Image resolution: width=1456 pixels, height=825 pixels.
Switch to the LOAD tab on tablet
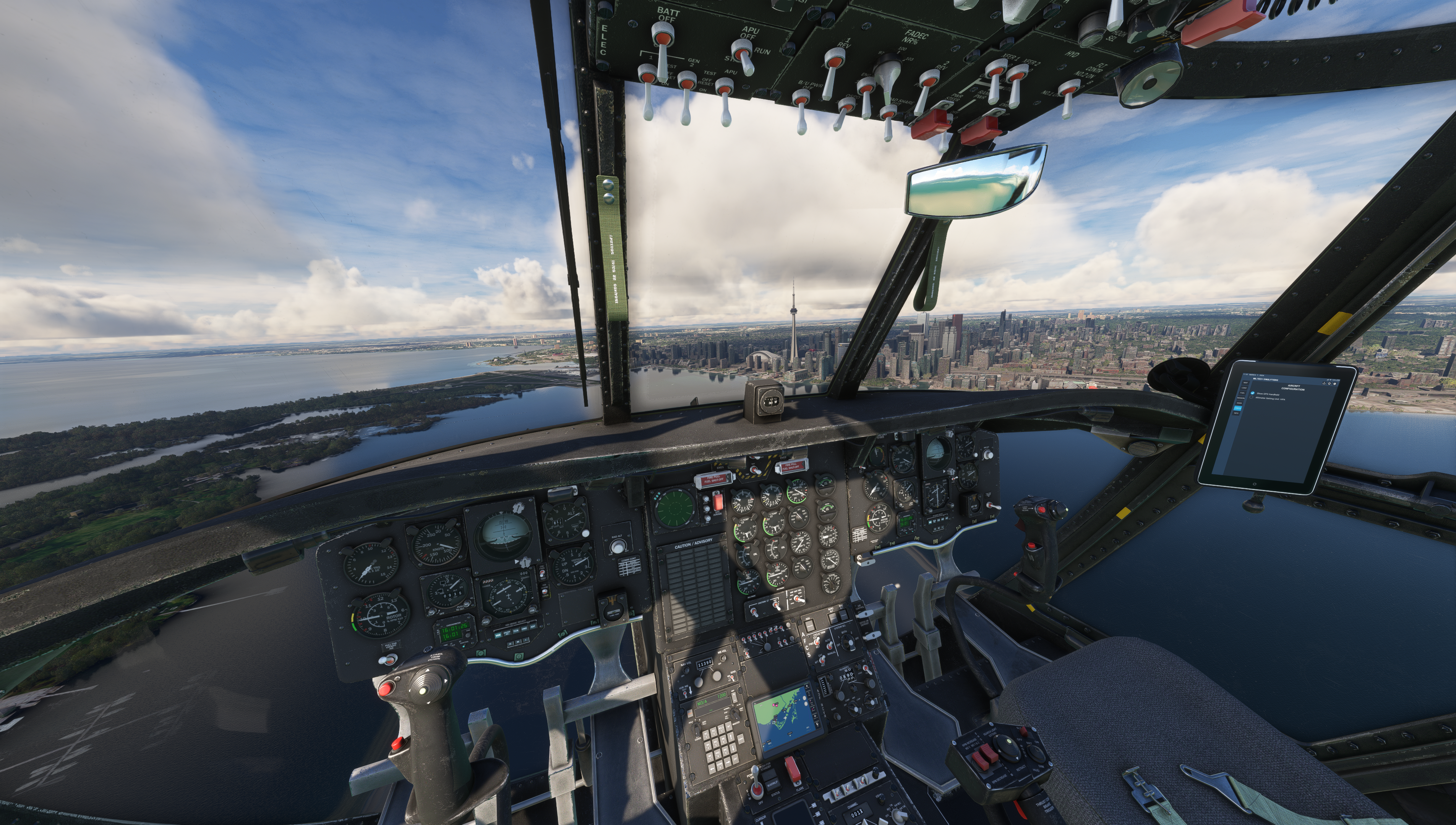[1244, 388]
